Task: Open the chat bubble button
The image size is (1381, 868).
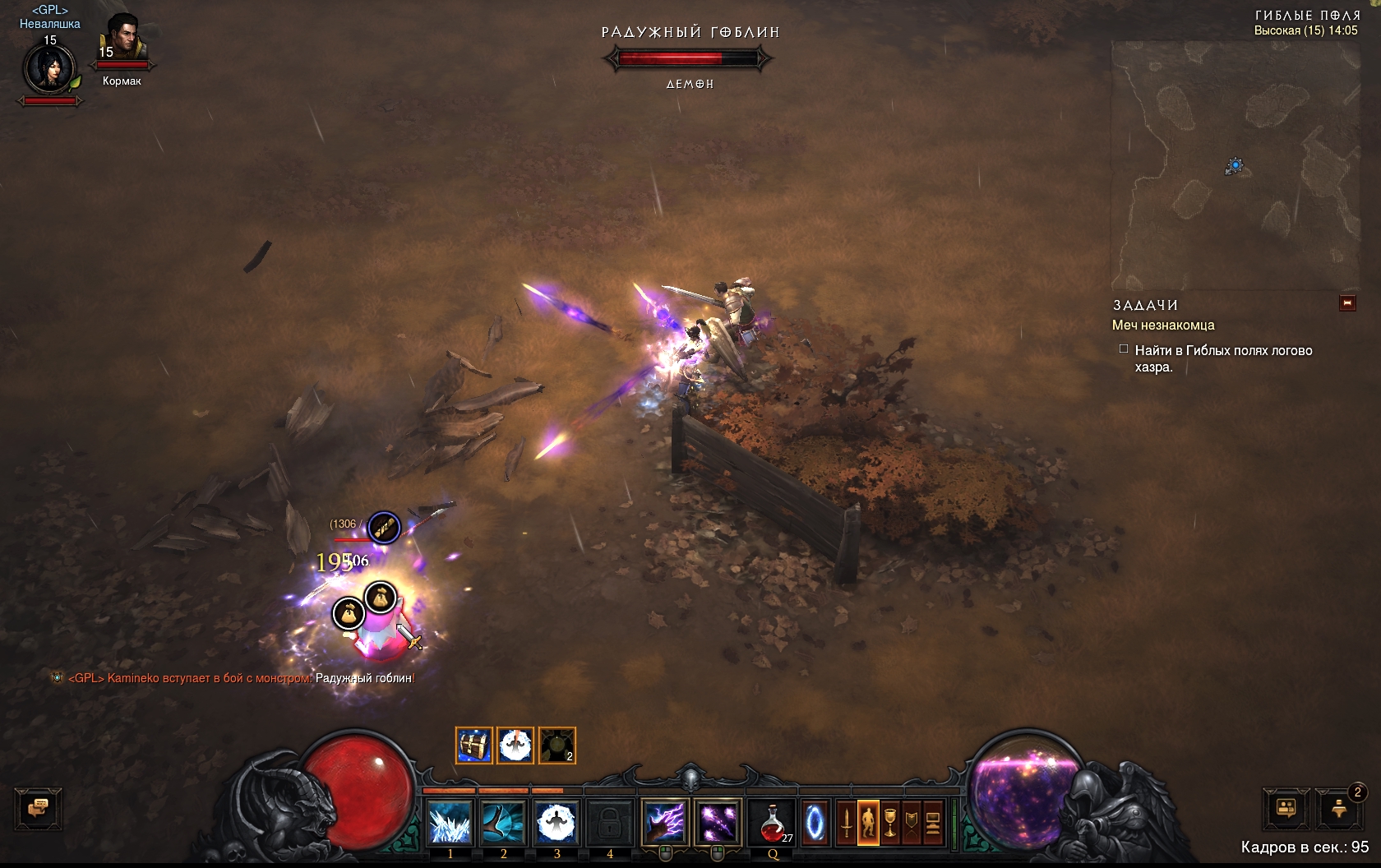Action: pyautogui.click(x=38, y=808)
